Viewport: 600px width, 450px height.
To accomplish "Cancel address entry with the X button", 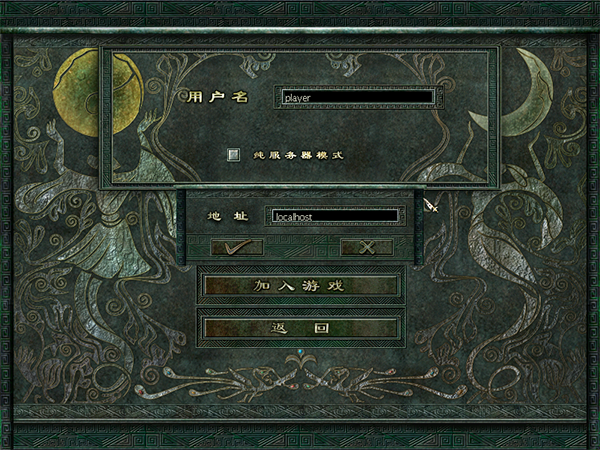I will coord(366,246).
